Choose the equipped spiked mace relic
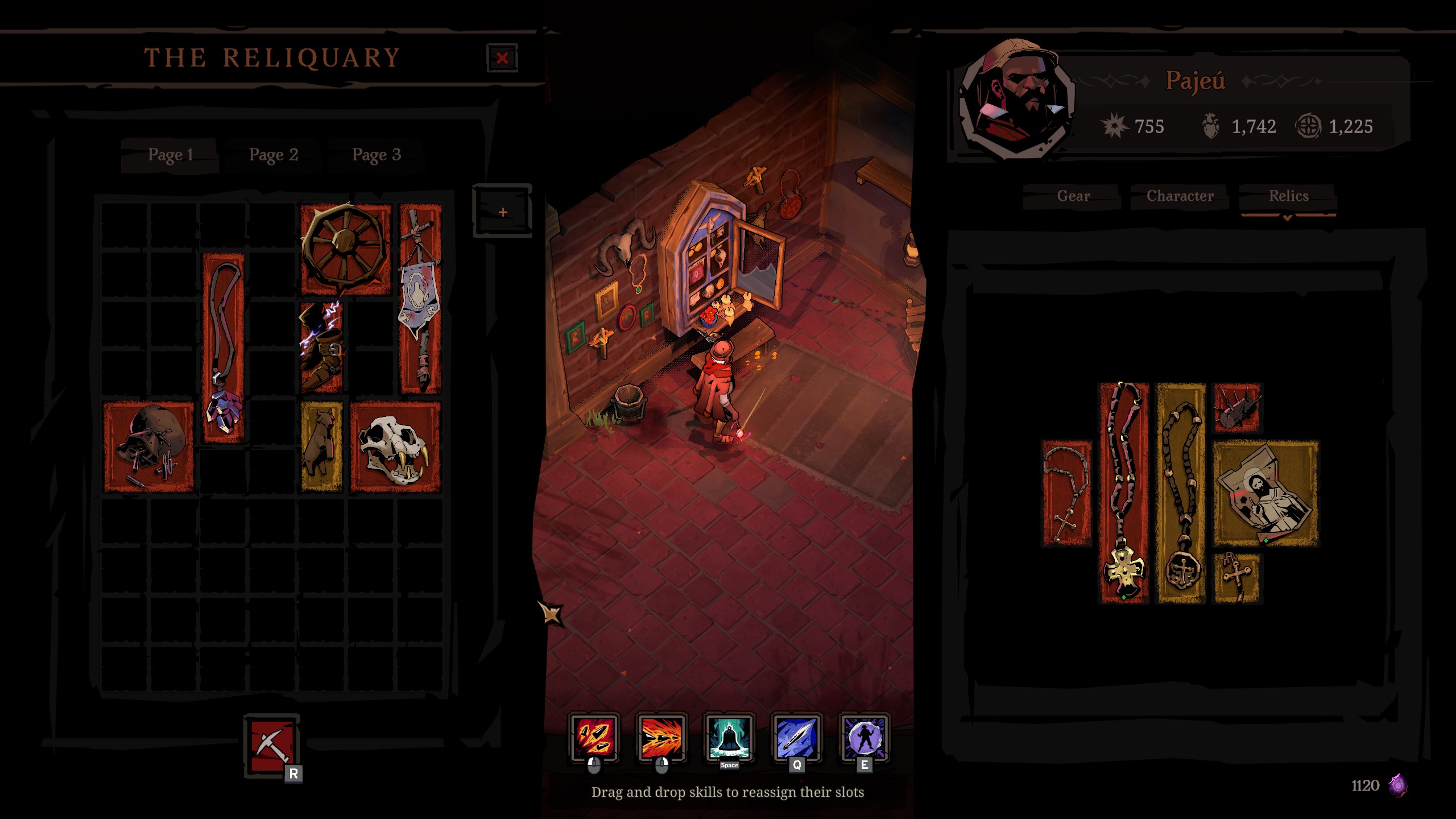The width and height of the screenshot is (1456, 819). tap(1237, 408)
